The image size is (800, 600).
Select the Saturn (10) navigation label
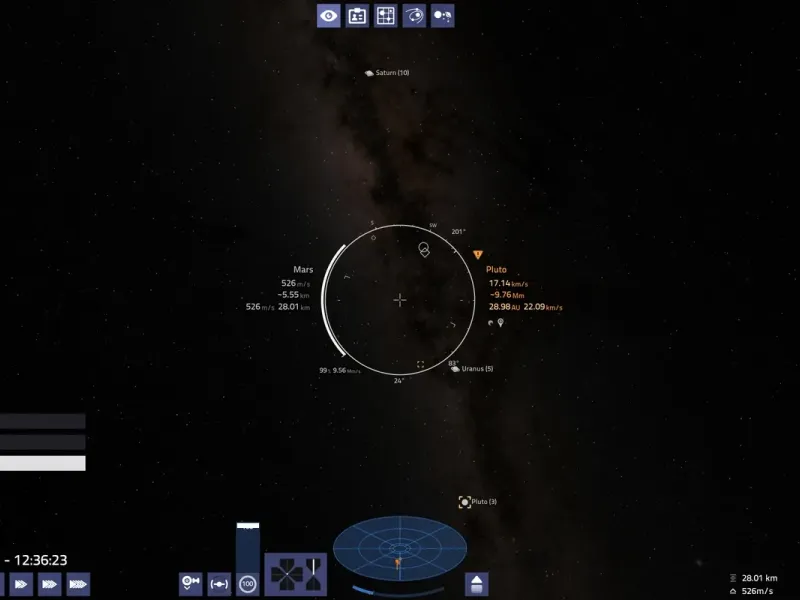point(387,73)
